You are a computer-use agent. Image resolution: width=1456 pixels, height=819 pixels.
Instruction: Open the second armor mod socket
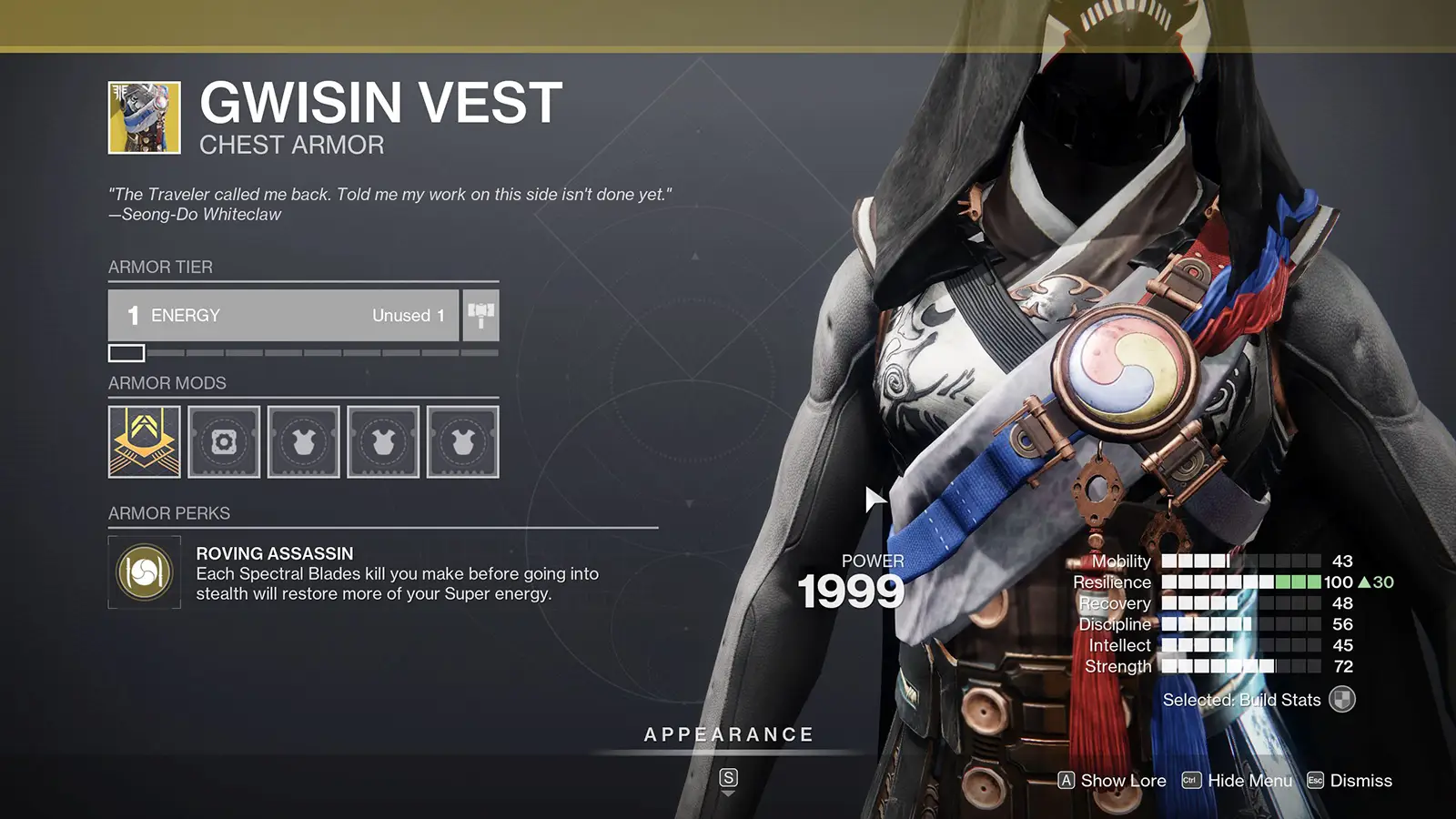(x=224, y=442)
